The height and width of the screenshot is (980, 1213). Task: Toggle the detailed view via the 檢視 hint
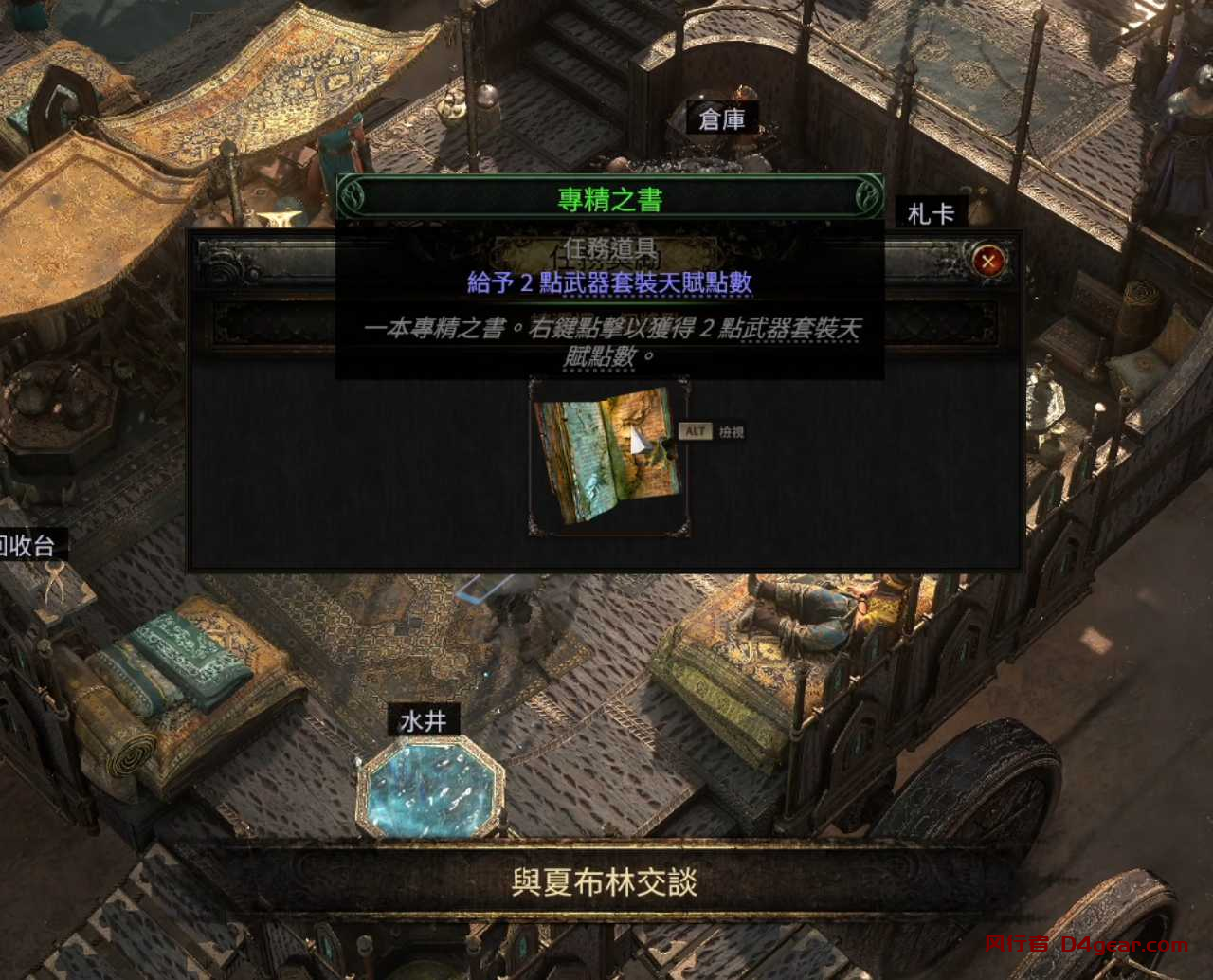click(x=730, y=432)
